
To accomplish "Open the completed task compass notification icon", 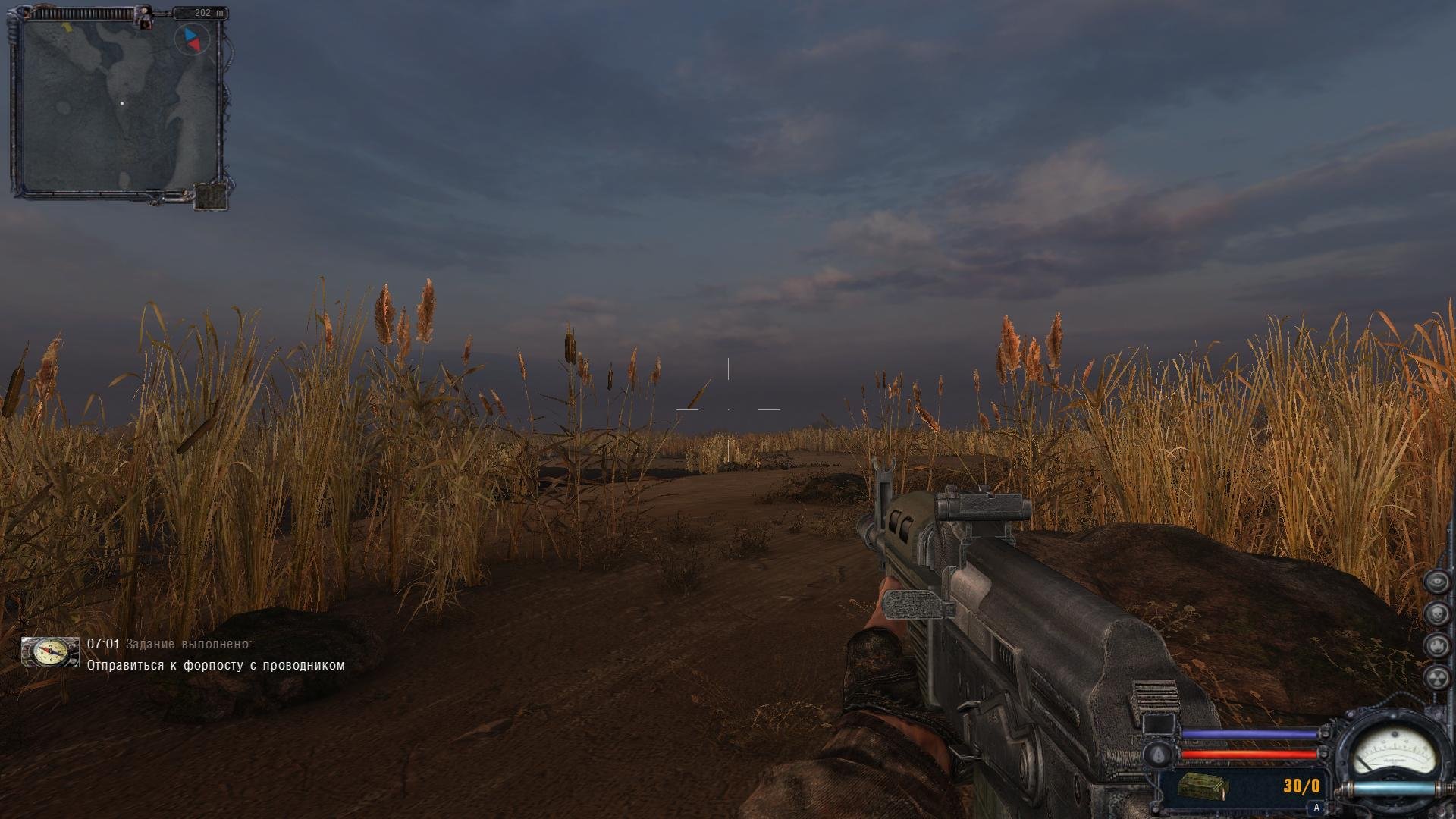I will [x=50, y=652].
